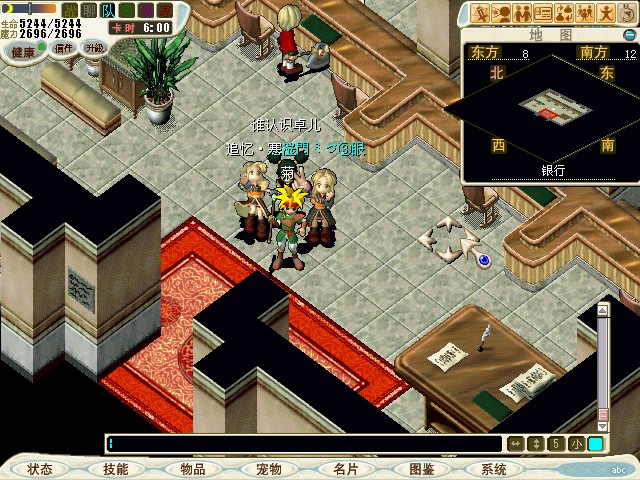640x480 pixels.
Task: Toggle the 战 battle switch
Action: [71, 9]
